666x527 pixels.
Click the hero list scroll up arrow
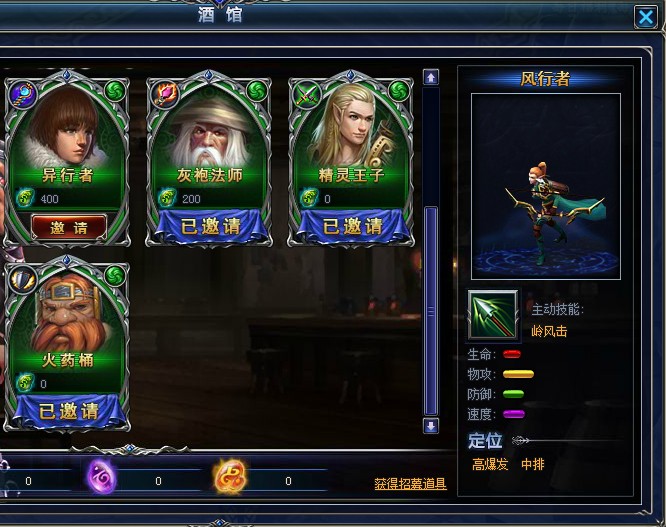click(431, 77)
